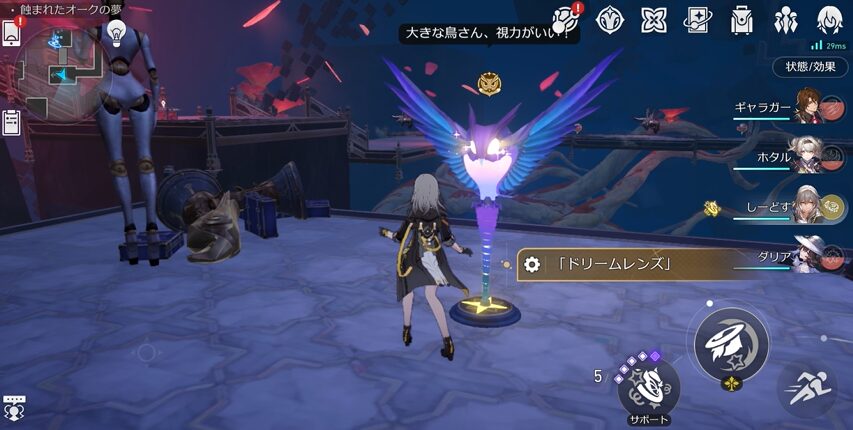
Task: Open the four-petal flower icon
Action: (x=654, y=19)
